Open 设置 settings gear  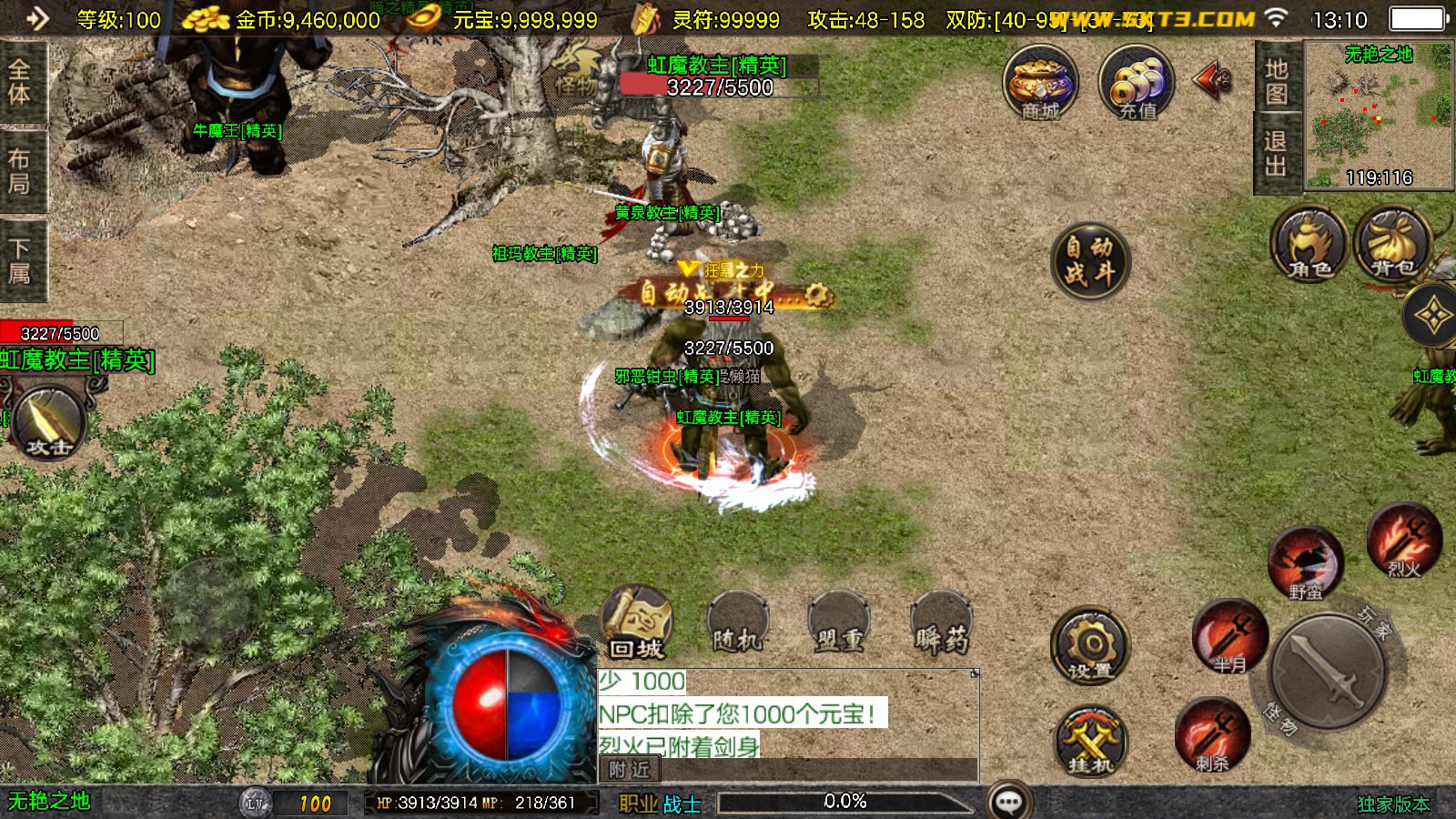click(1090, 645)
